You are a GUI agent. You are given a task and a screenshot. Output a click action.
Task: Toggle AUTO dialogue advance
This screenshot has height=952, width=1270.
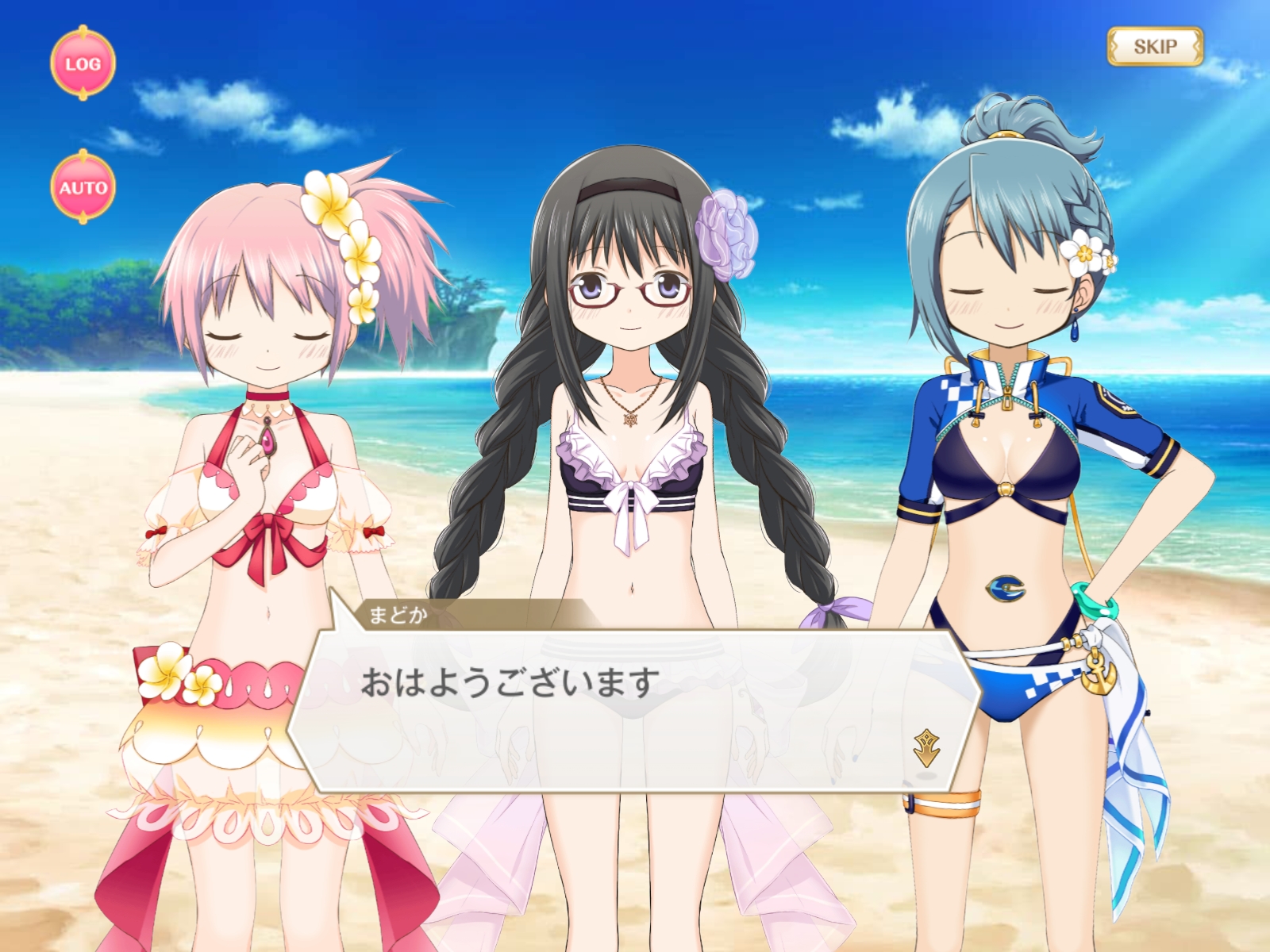click(x=83, y=187)
